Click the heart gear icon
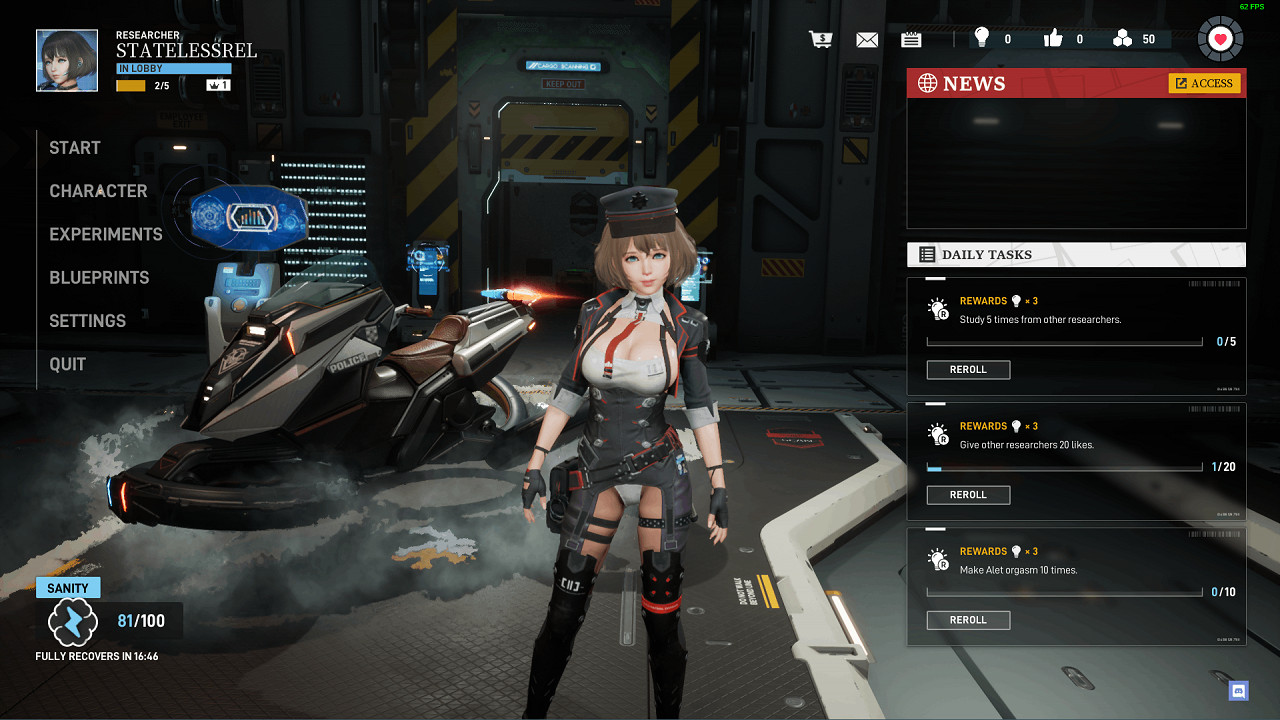Image resolution: width=1280 pixels, height=720 pixels. pos(1220,40)
